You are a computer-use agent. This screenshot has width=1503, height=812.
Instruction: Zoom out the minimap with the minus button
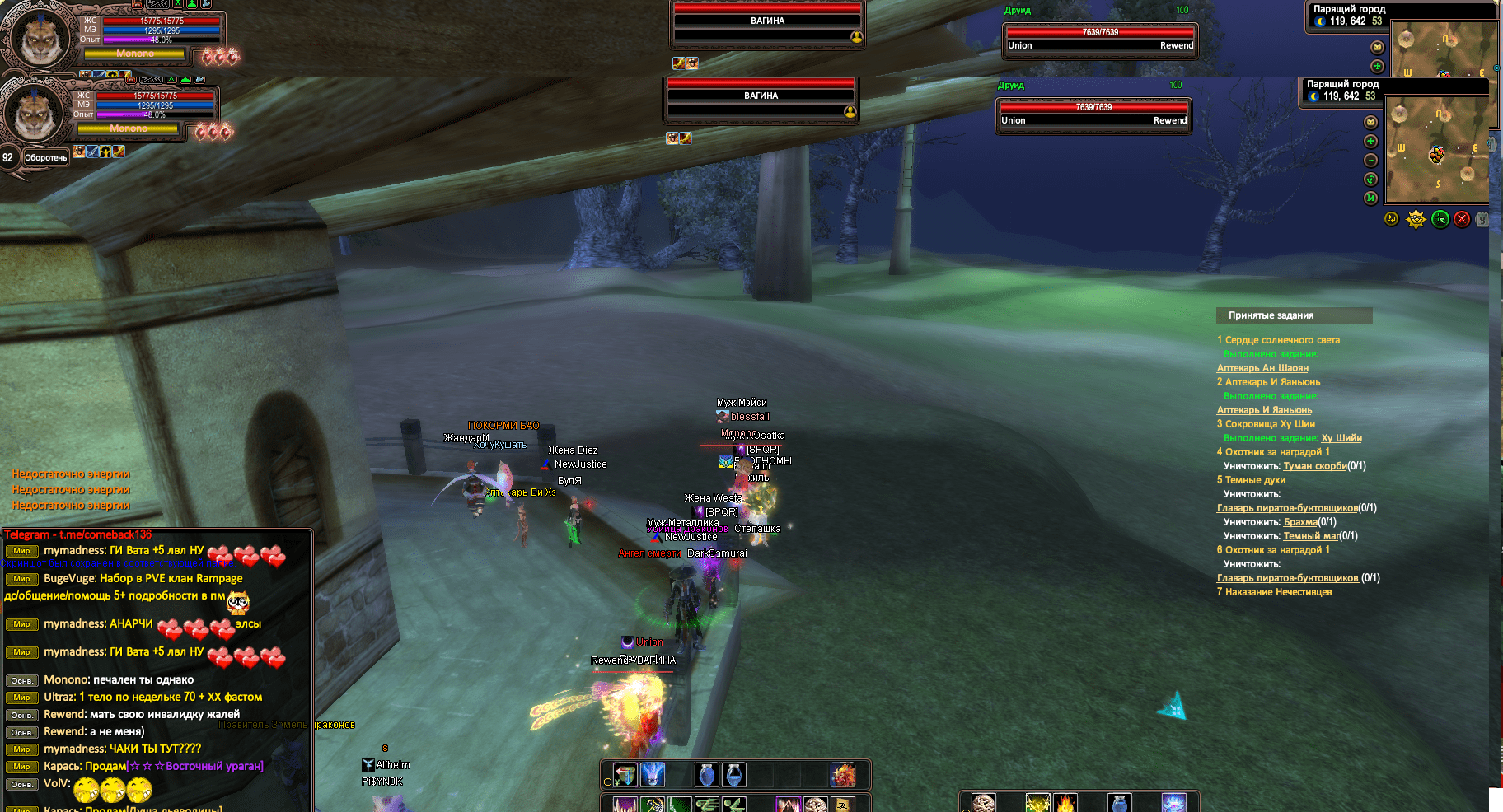[1370, 161]
